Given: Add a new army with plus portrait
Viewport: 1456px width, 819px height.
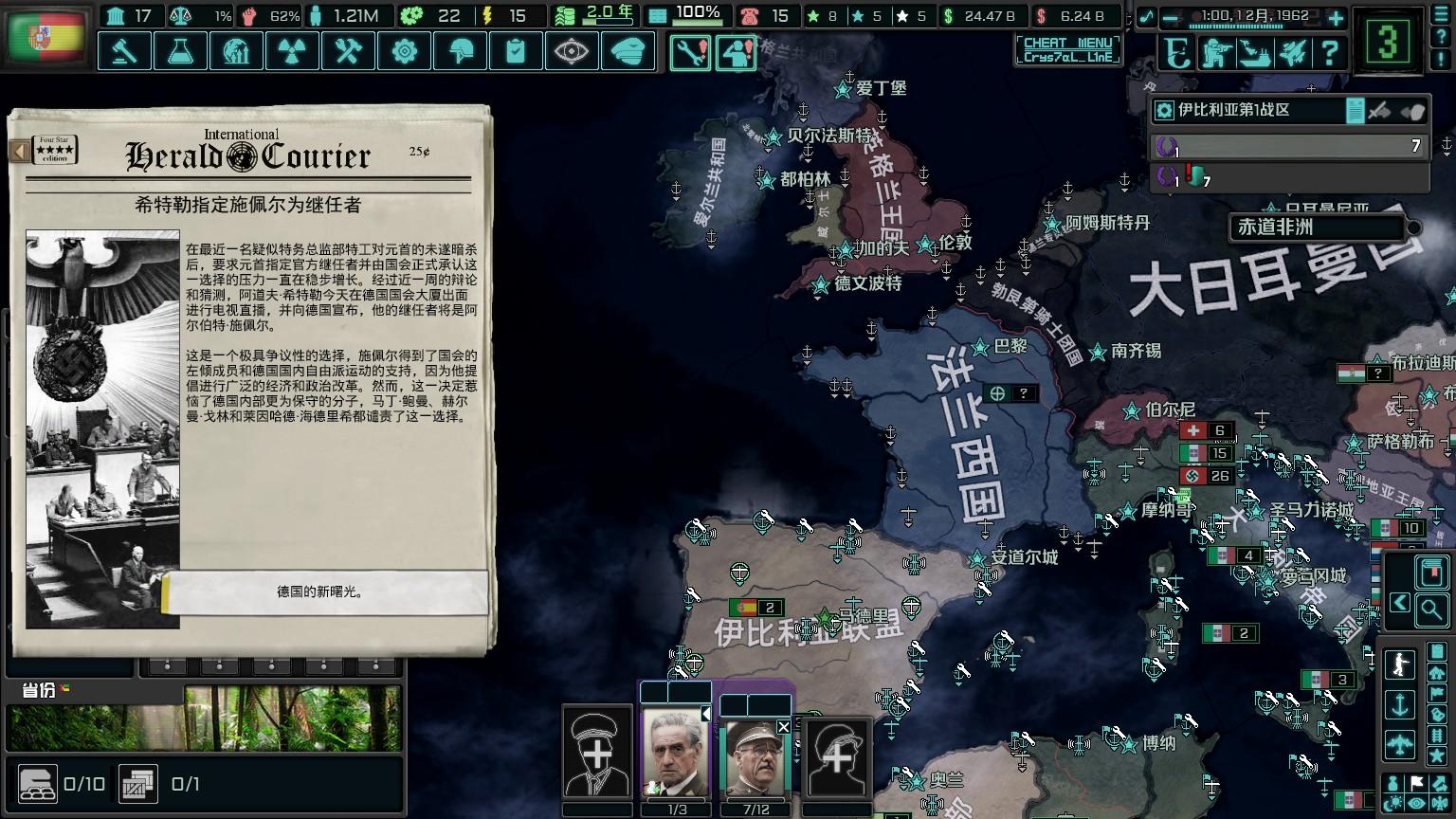Looking at the screenshot, I should coord(597,755).
